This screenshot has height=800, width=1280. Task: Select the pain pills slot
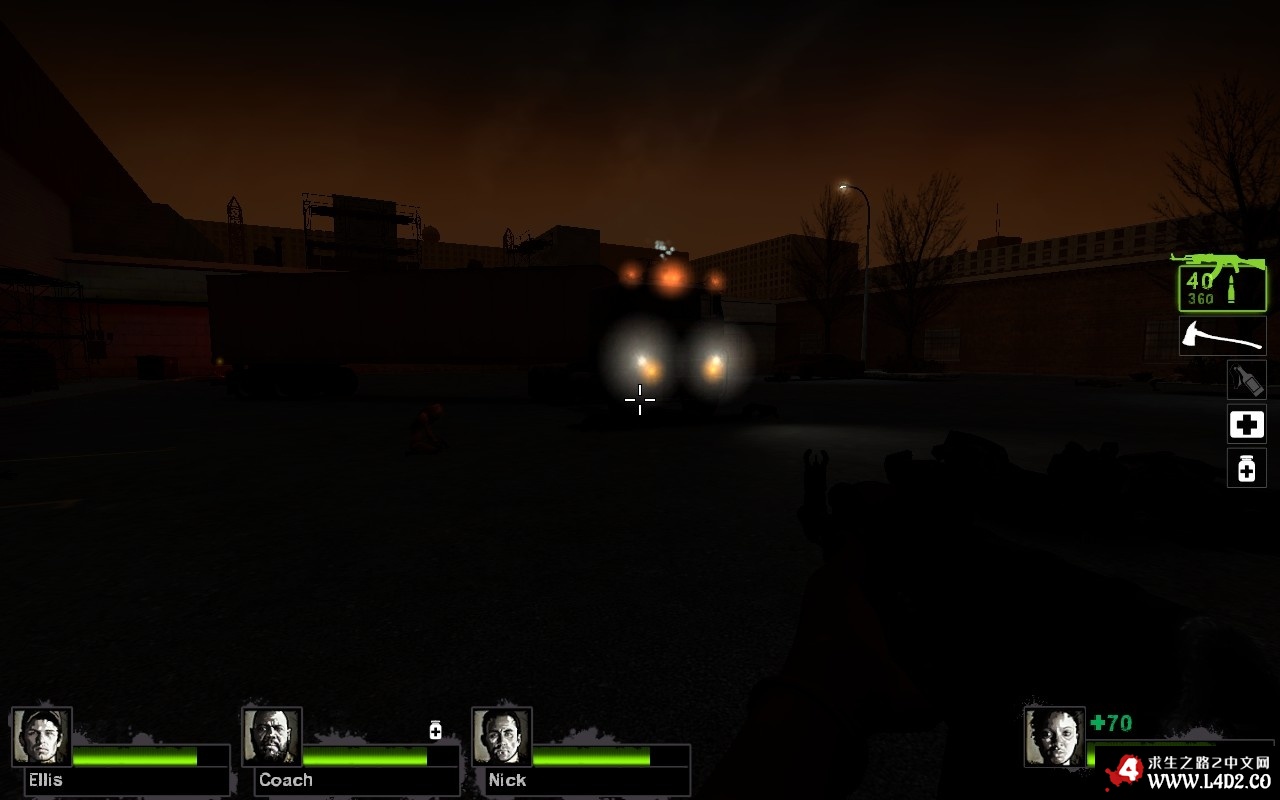click(1246, 468)
